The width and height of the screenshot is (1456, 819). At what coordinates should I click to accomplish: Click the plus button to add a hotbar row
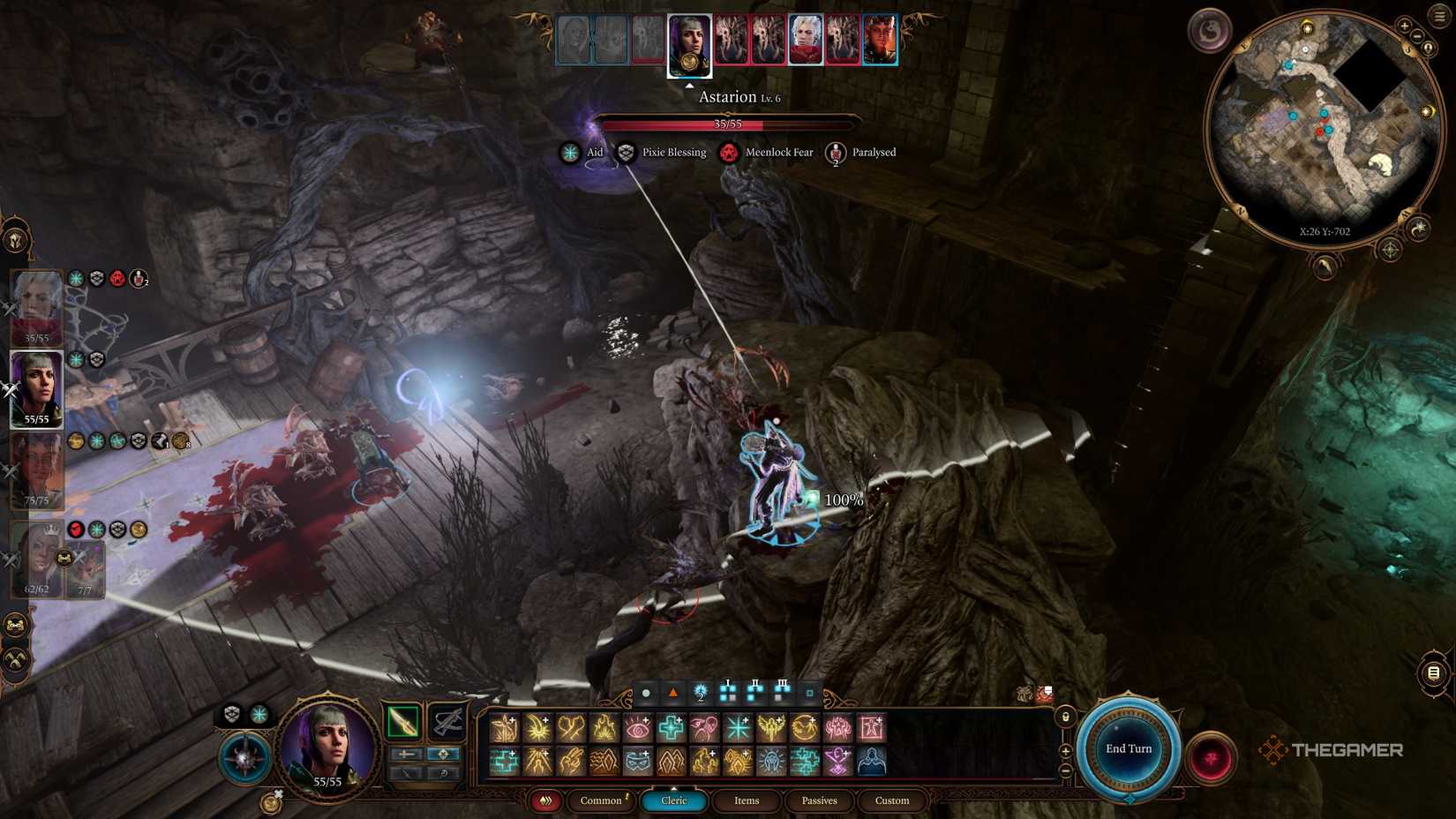tap(1065, 751)
